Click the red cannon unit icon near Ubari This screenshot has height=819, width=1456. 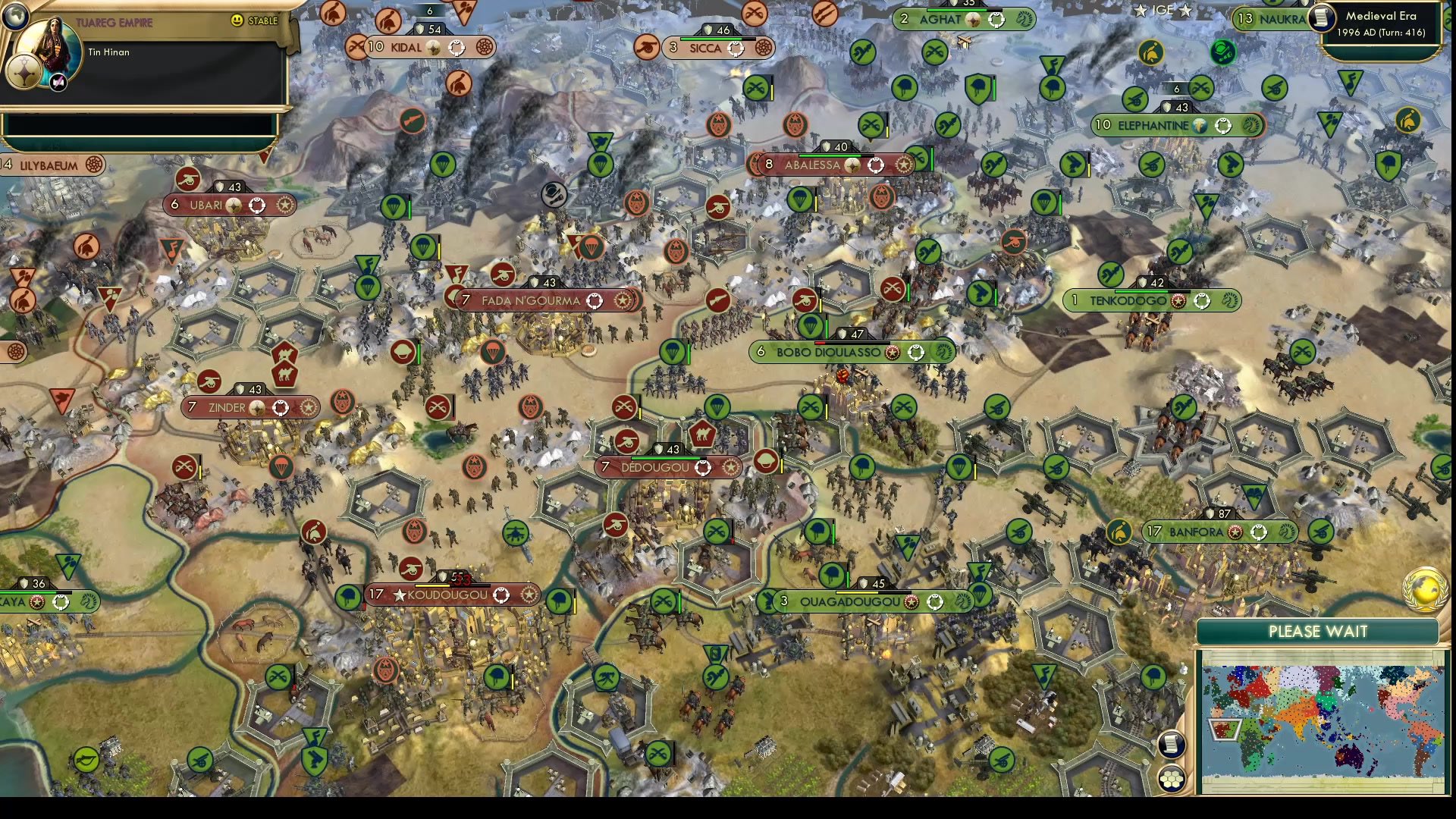click(x=189, y=181)
